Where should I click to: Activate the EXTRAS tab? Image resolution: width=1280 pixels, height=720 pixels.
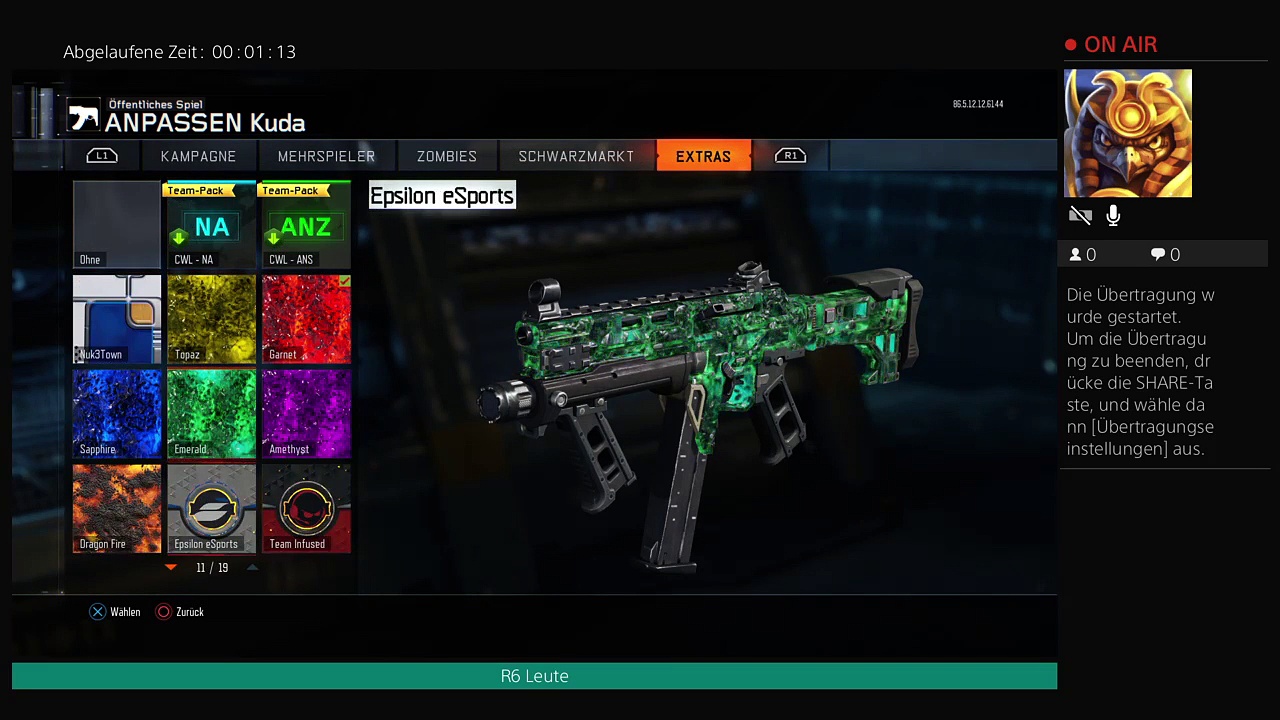(x=703, y=156)
